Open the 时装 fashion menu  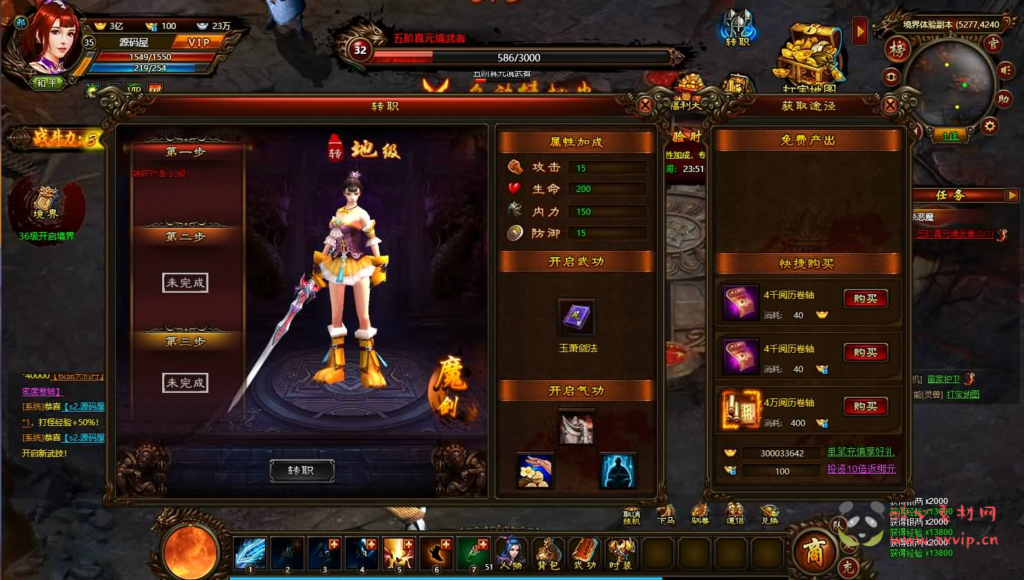coord(621,552)
